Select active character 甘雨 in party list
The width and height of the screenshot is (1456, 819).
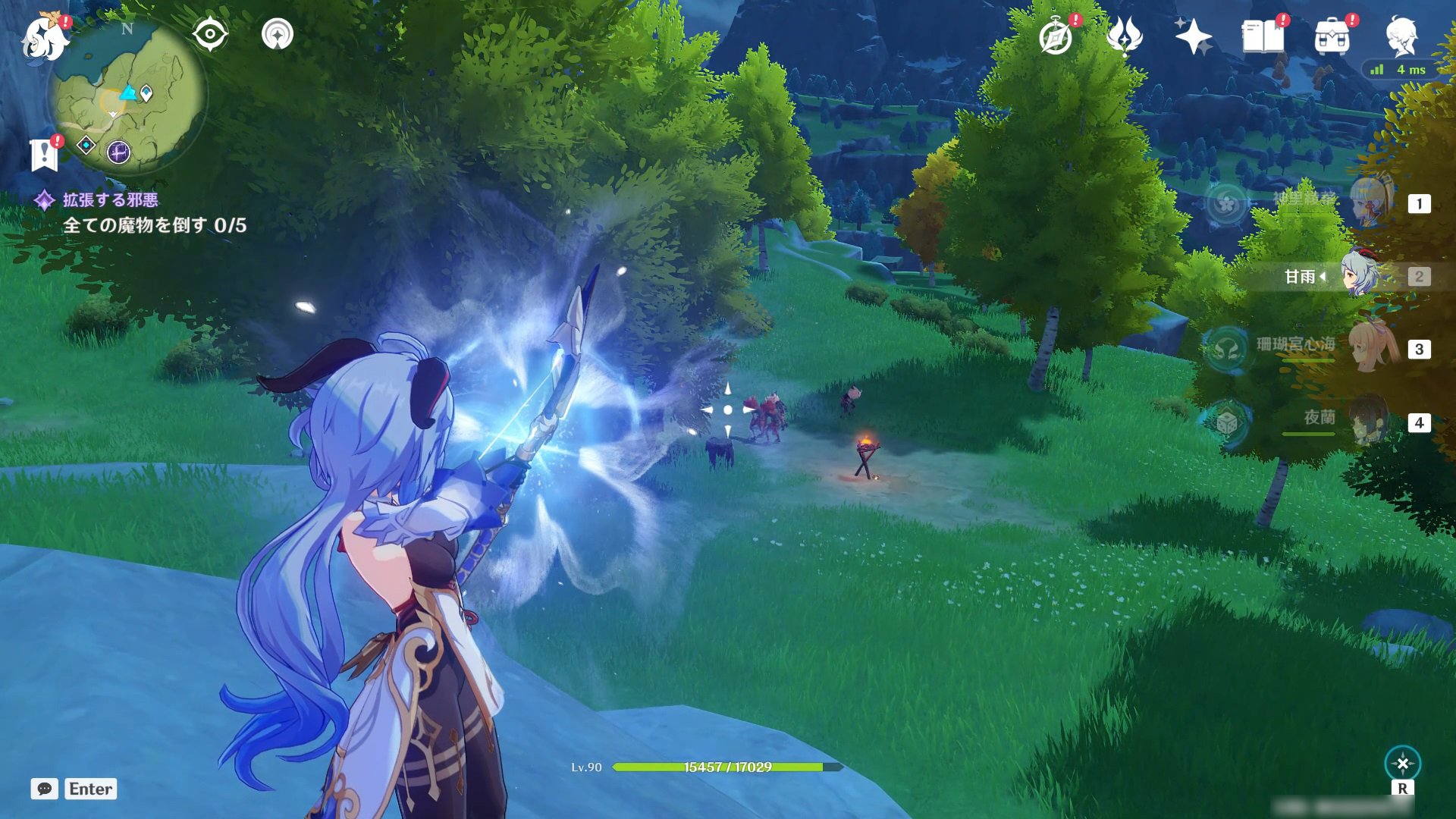click(x=1361, y=275)
